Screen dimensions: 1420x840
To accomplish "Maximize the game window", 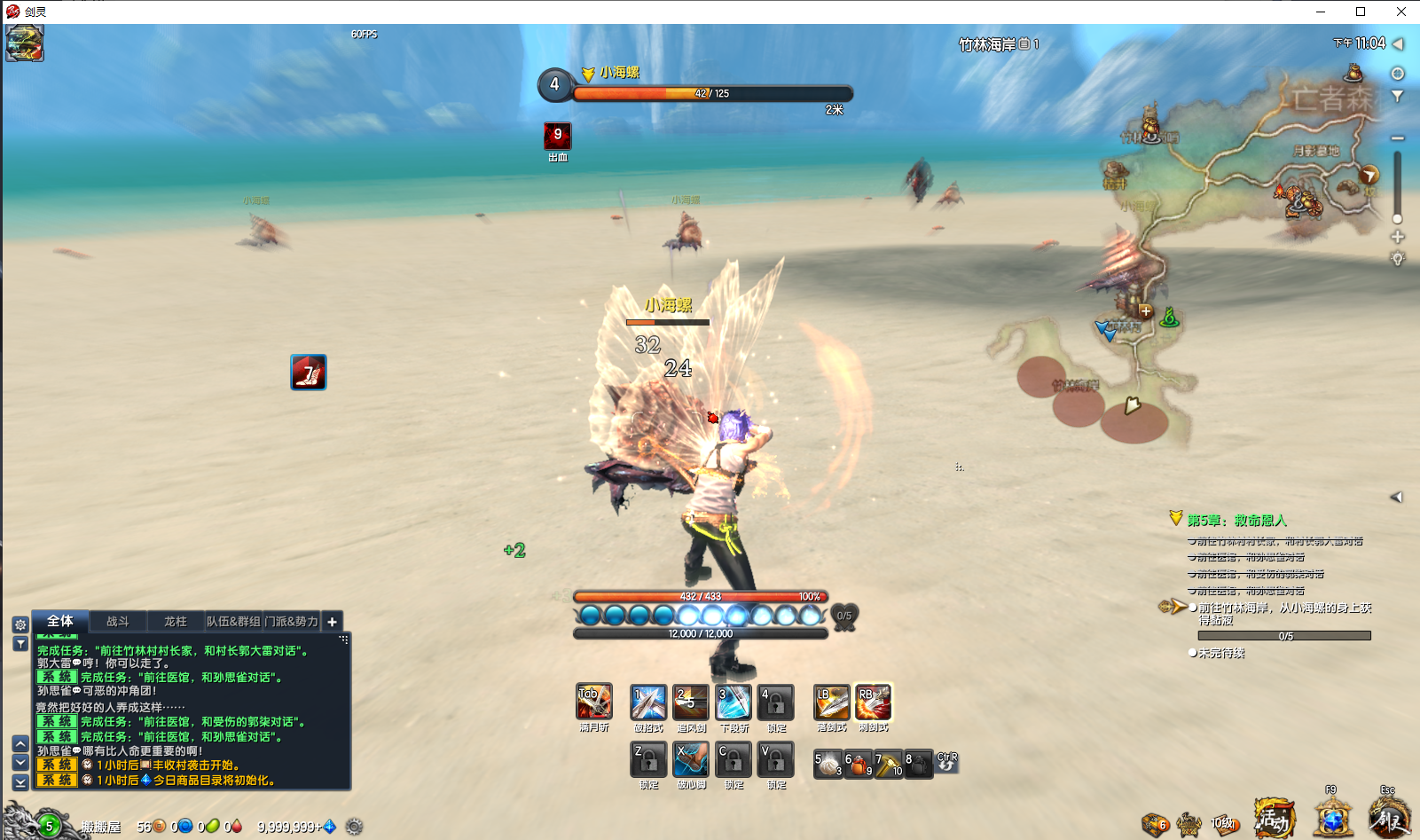I will [1361, 12].
